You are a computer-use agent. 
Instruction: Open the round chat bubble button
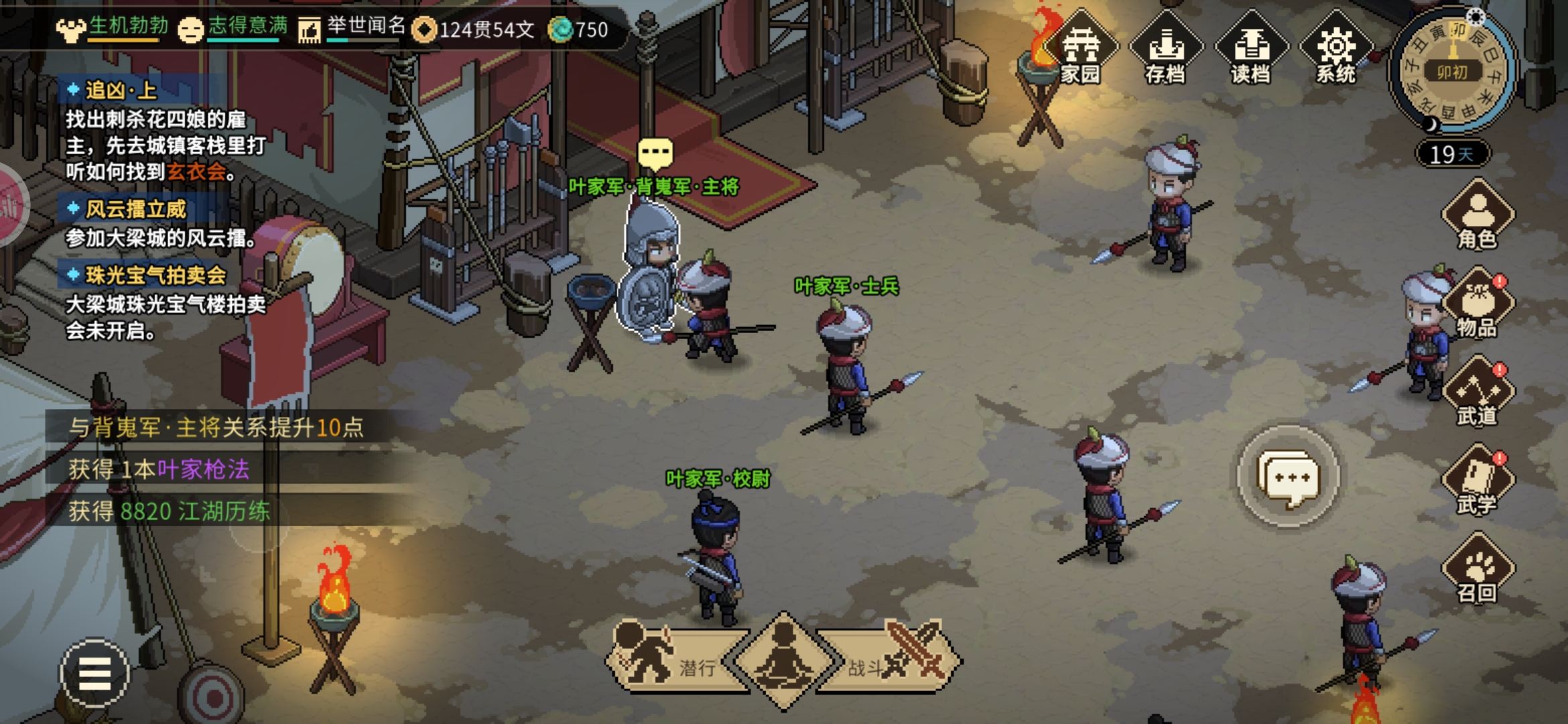click(1288, 477)
